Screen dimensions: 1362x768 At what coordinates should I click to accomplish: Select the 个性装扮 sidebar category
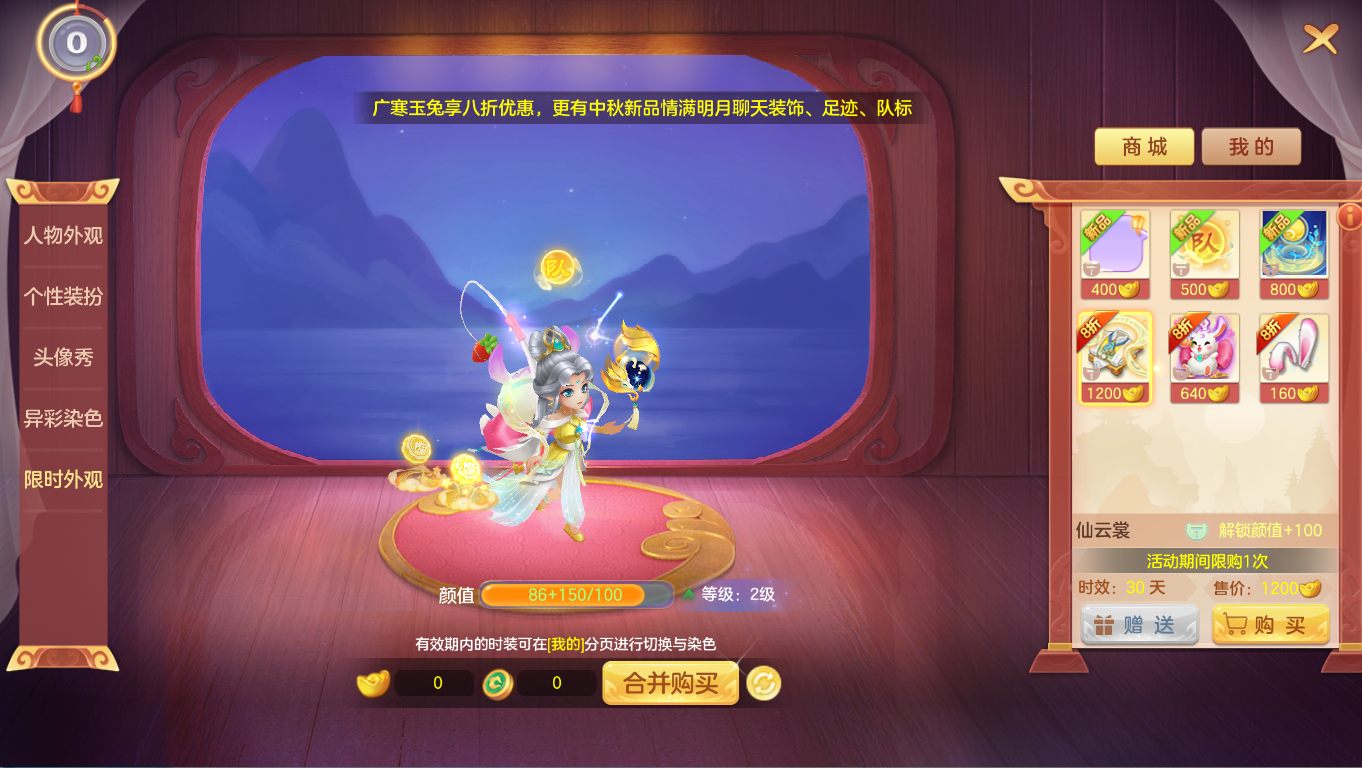coord(63,295)
